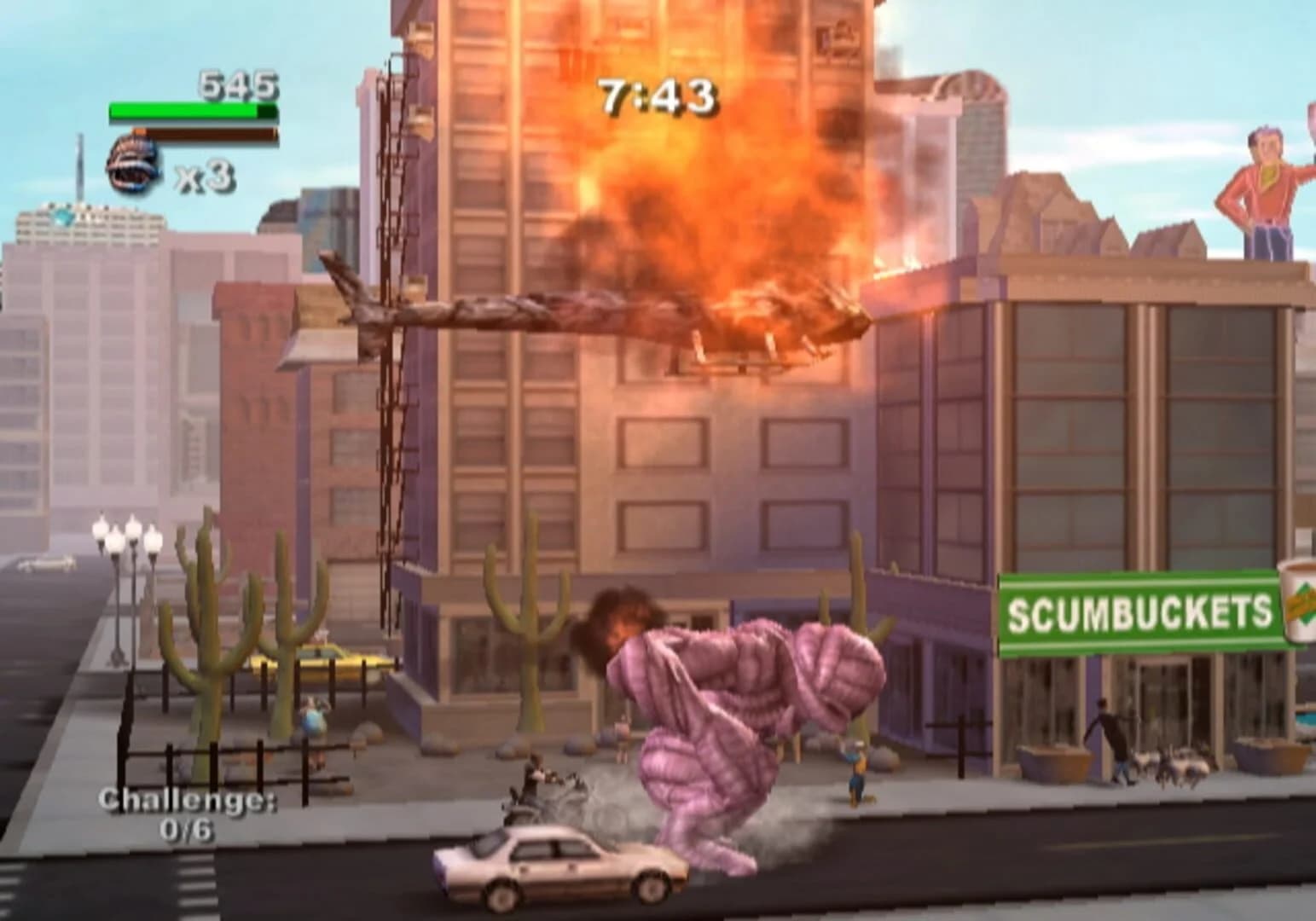This screenshot has height=921, width=1316.
Task: Click the monster head lives icon
Action: point(135,159)
